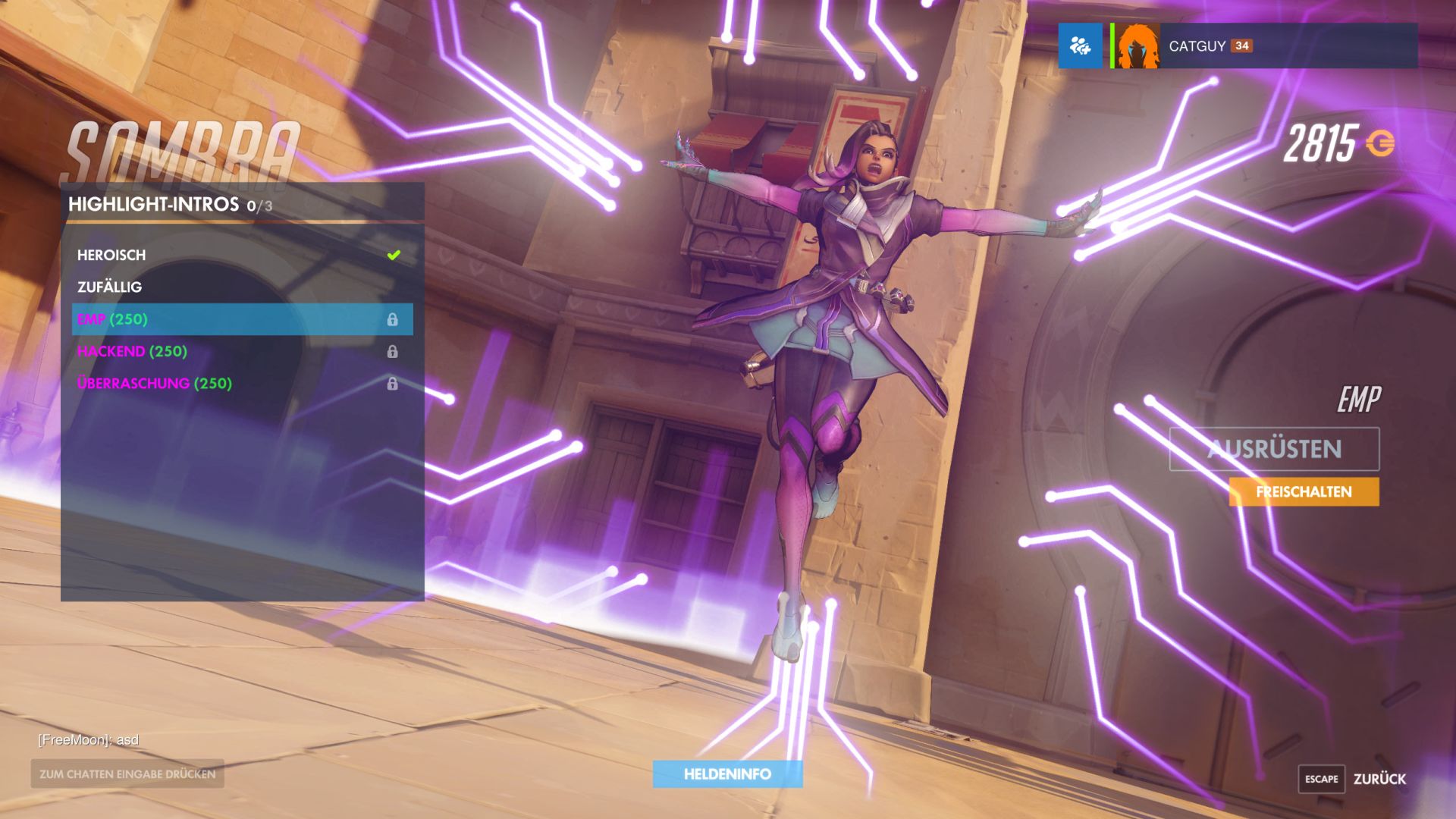Activate the chat input box
Viewport: 1456px width, 819px height.
click(127, 774)
